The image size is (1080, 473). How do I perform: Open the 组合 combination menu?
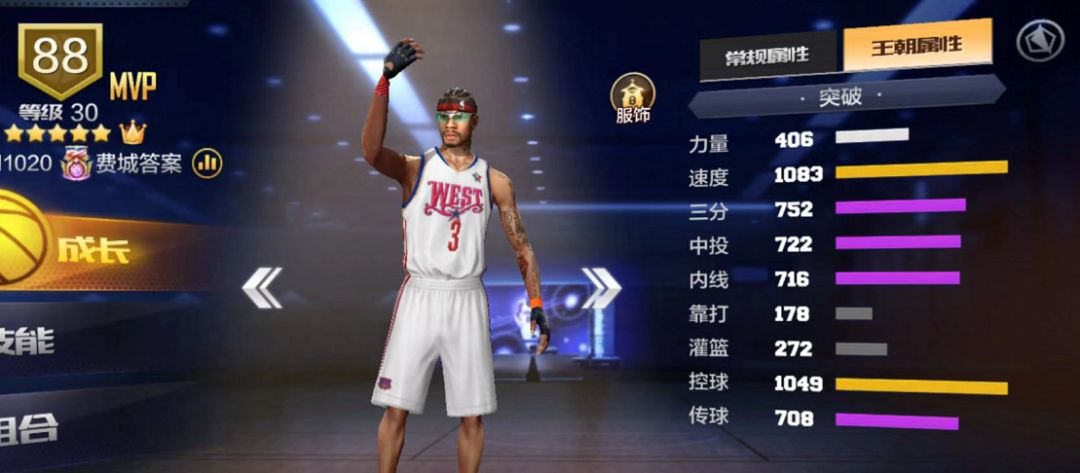pos(30,428)
